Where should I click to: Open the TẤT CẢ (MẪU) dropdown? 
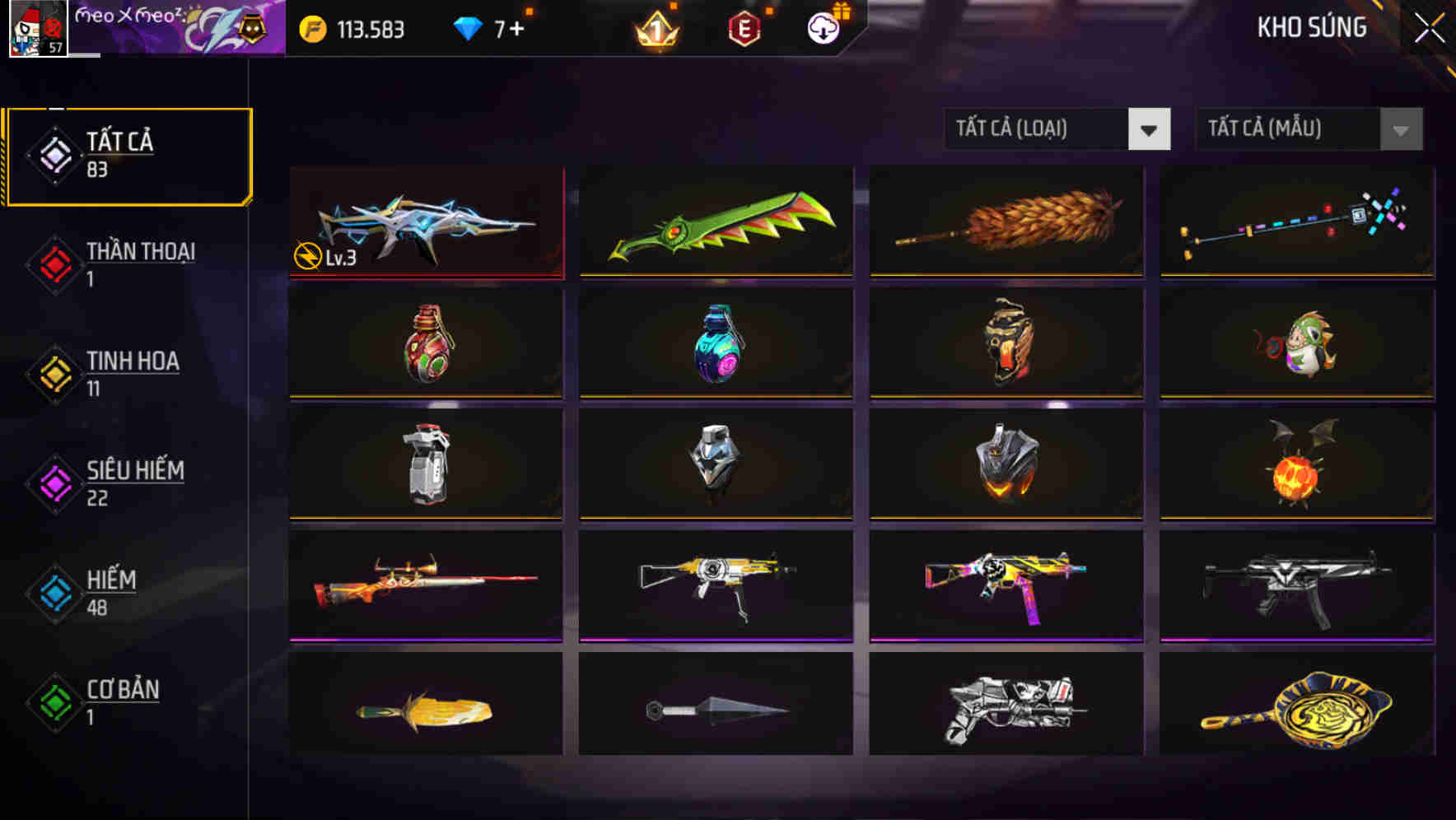pyautogui.click(x=1285, y=129)
